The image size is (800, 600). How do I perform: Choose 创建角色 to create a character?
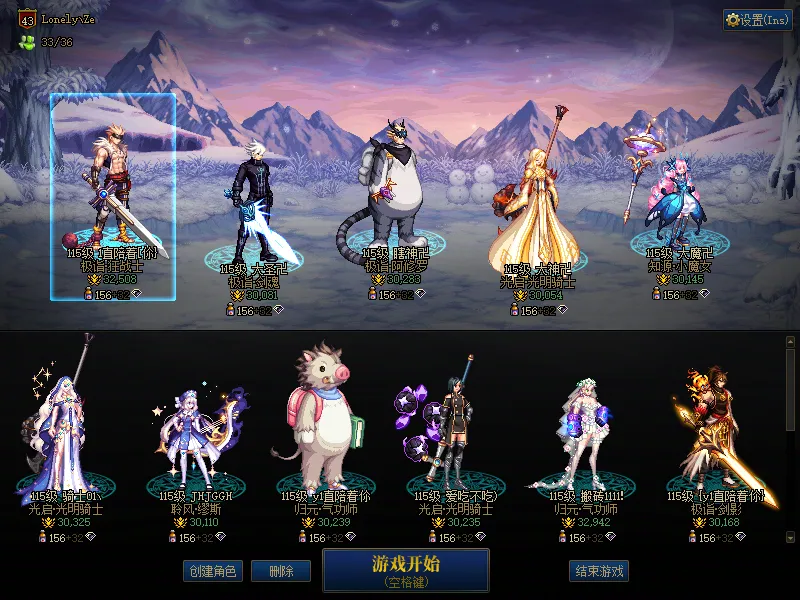tap(212, 572)
